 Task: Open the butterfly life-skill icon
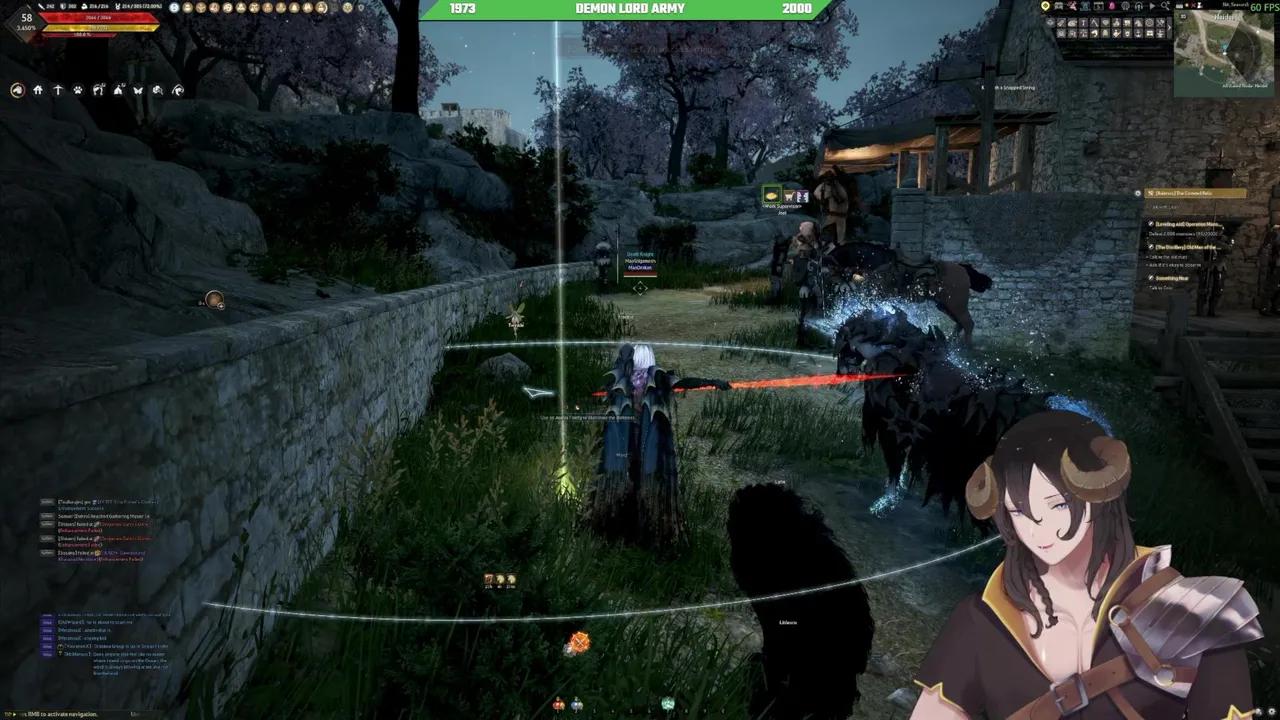[137, 90]
